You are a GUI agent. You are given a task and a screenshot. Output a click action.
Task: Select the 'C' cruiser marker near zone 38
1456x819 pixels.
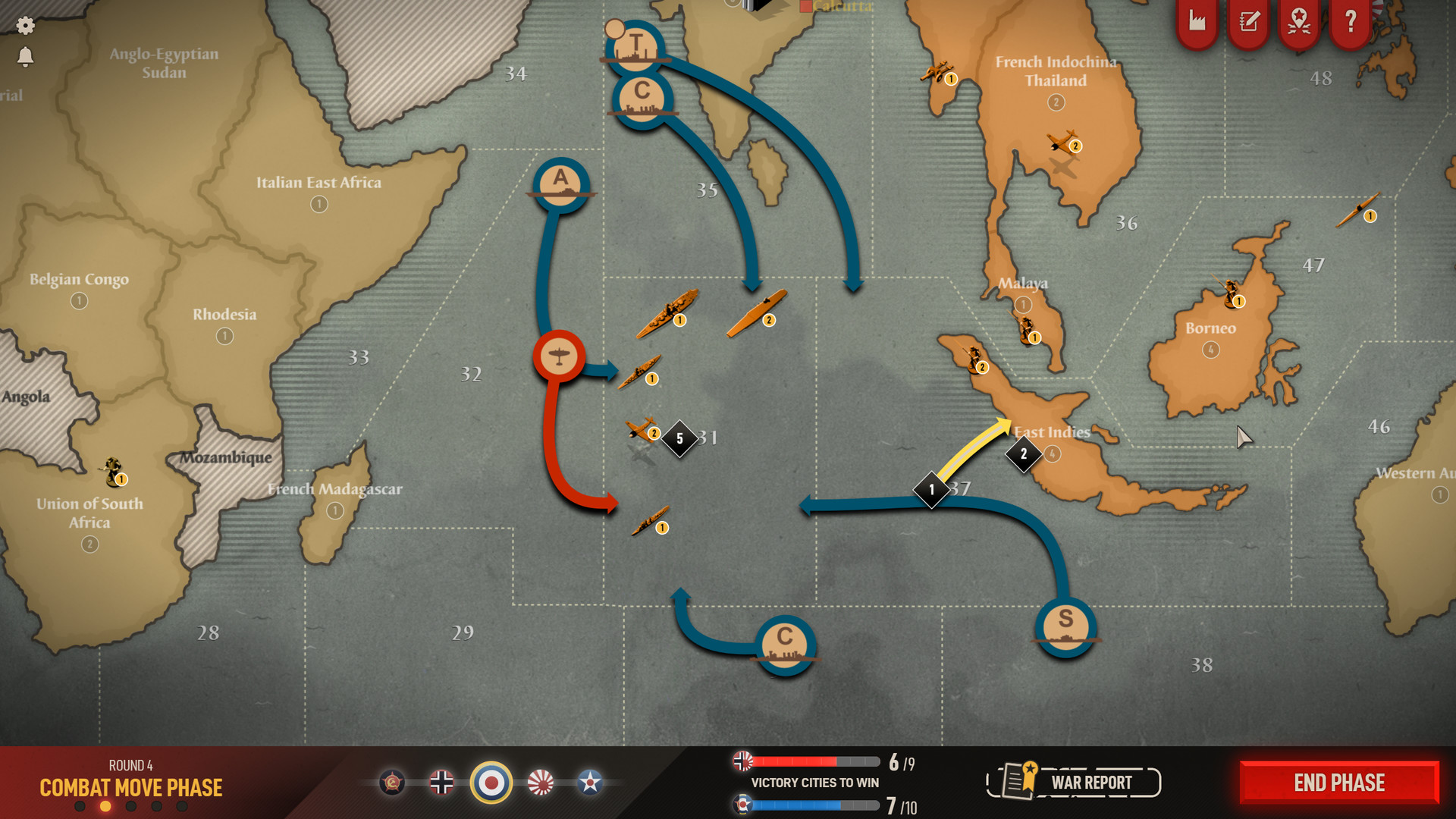(785, 644)
